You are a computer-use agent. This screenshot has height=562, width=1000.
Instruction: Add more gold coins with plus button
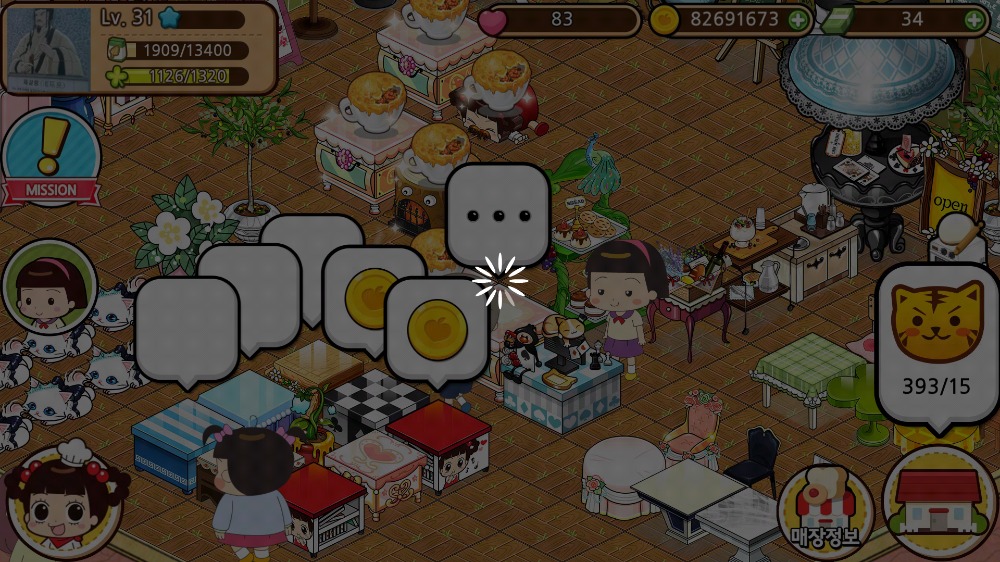coord(797,19)
